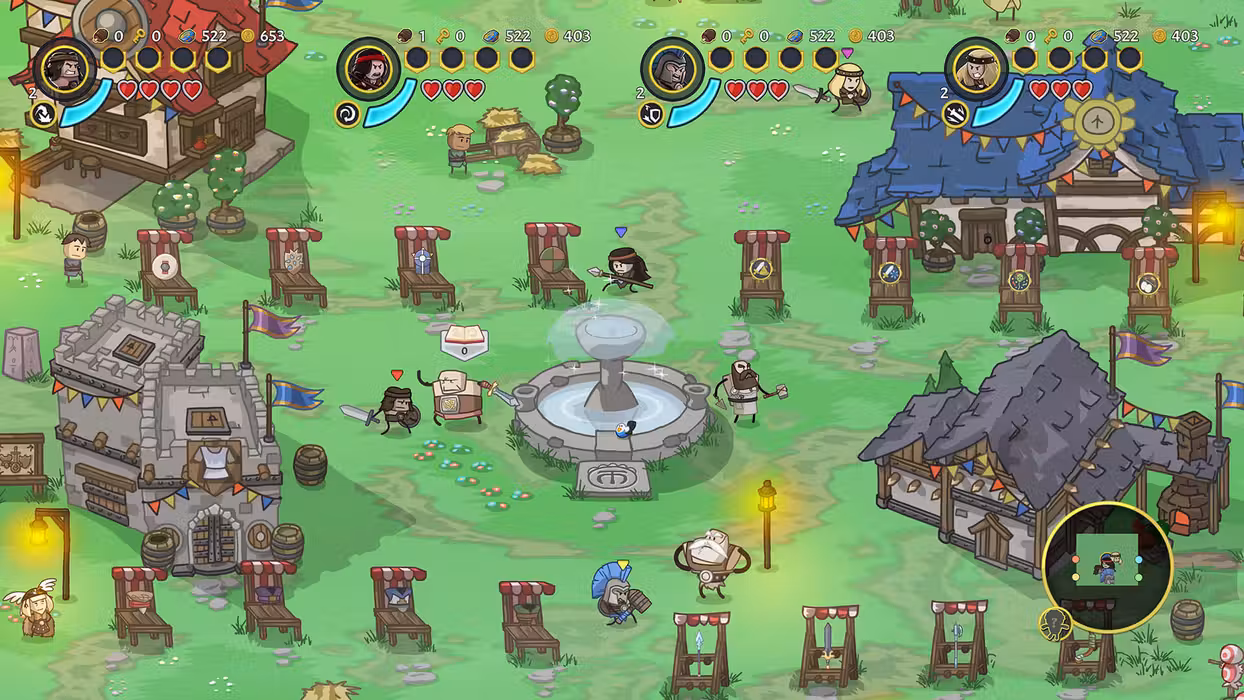Activate the triple arrows ability icon
The width and height of the screenshot is (1244, 700).
955,114
